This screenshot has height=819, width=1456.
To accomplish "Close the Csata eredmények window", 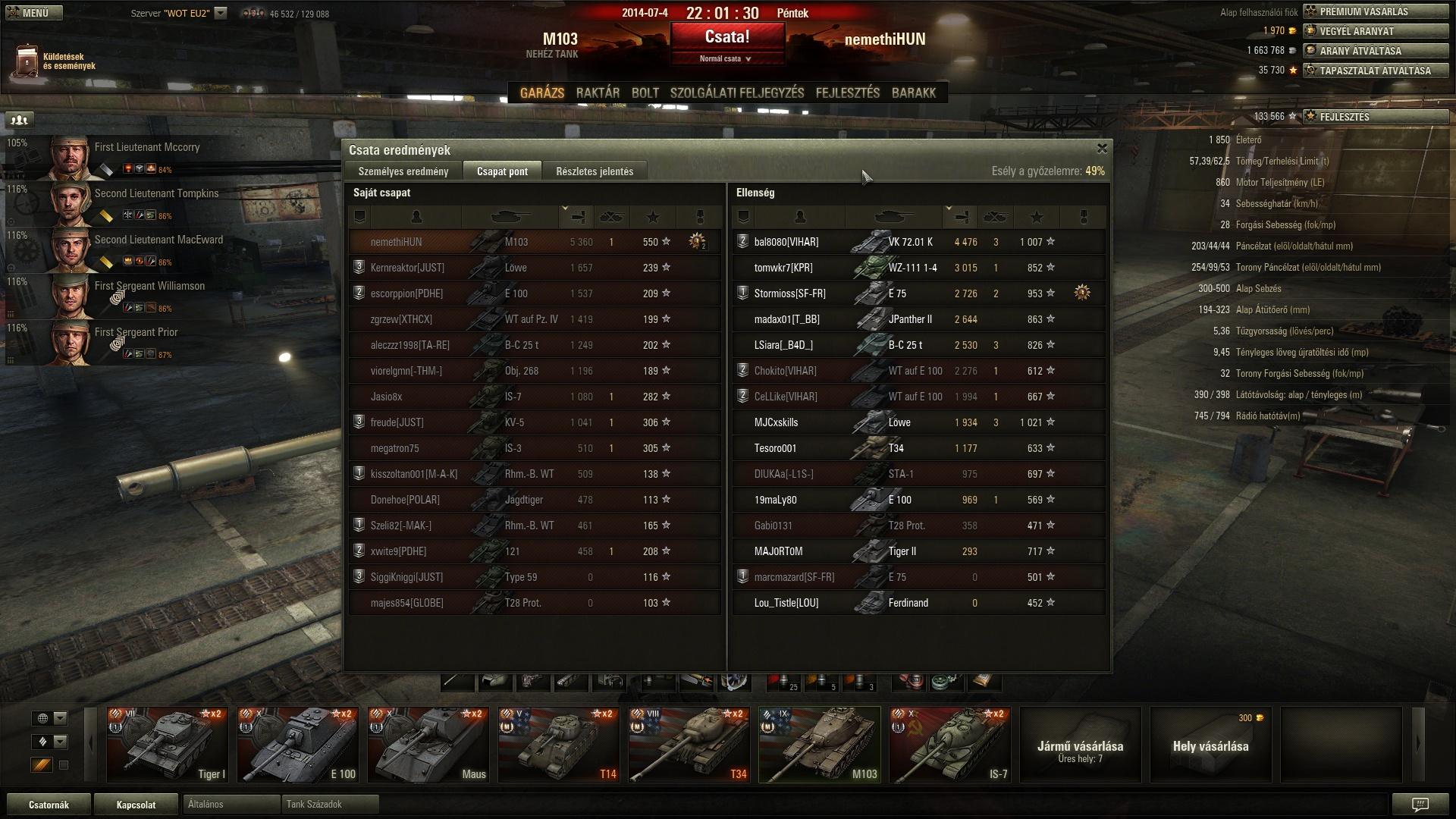I will (x=1102, y=149).
